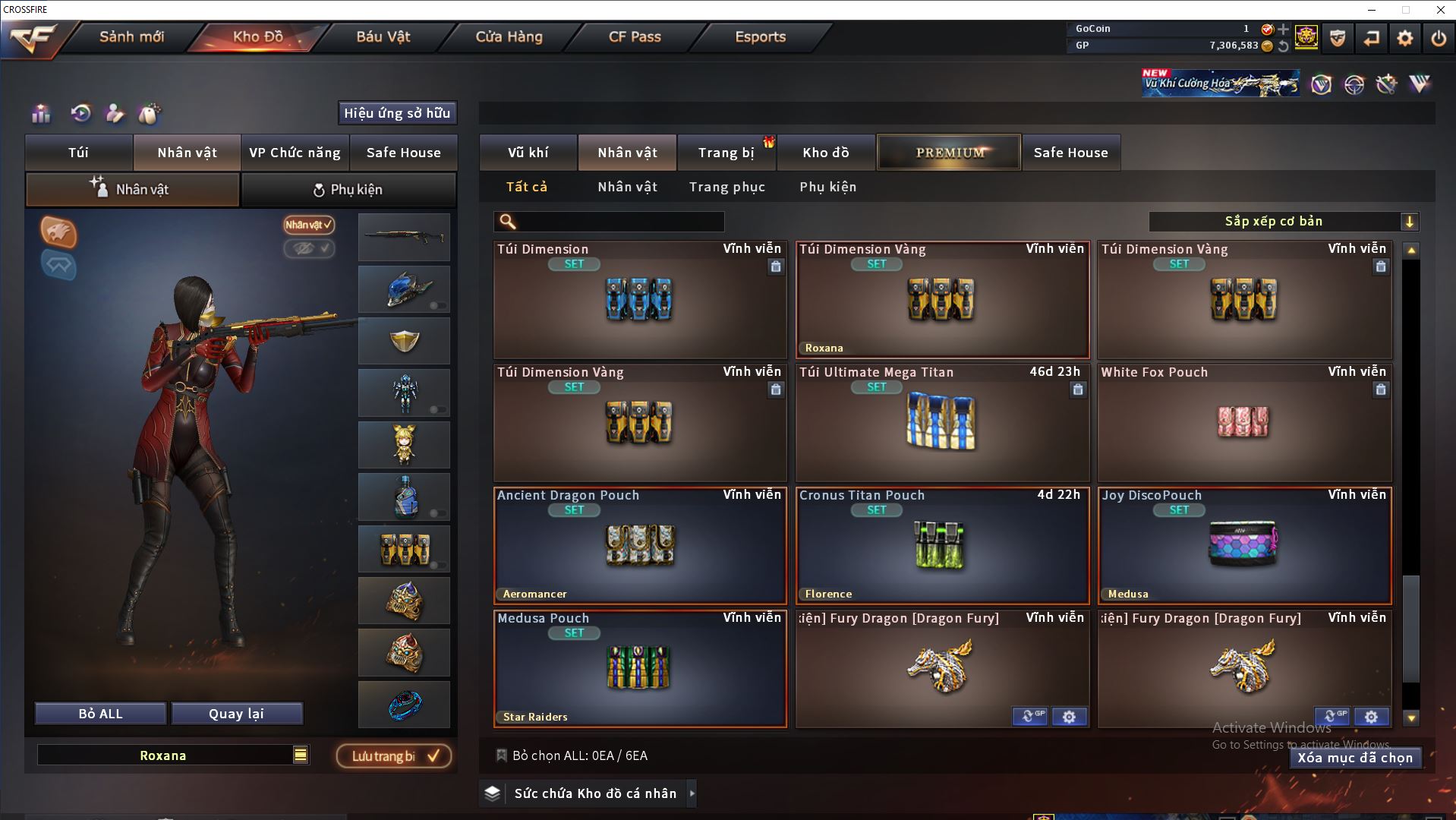The width and height of the screenshot is (1456, 820).
Task: Click the power exit icon
Action: (1439, 38)
